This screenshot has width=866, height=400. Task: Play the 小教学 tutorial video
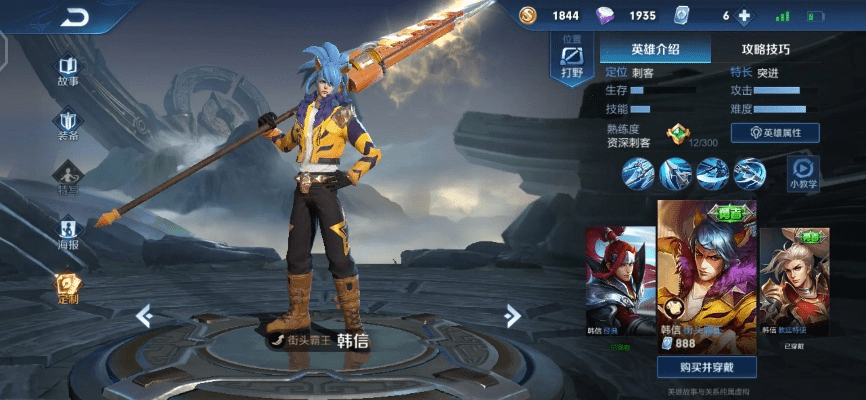tap(803, 172)
